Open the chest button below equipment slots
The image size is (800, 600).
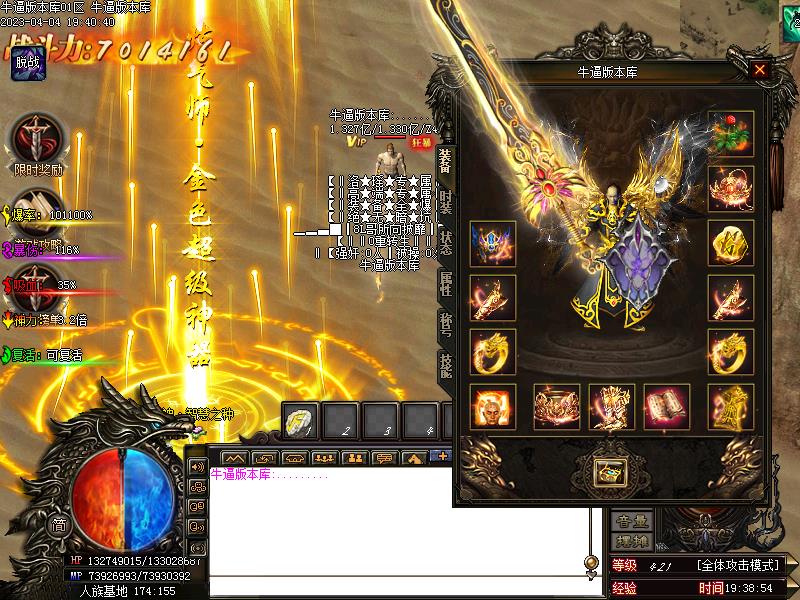(608, 470)
